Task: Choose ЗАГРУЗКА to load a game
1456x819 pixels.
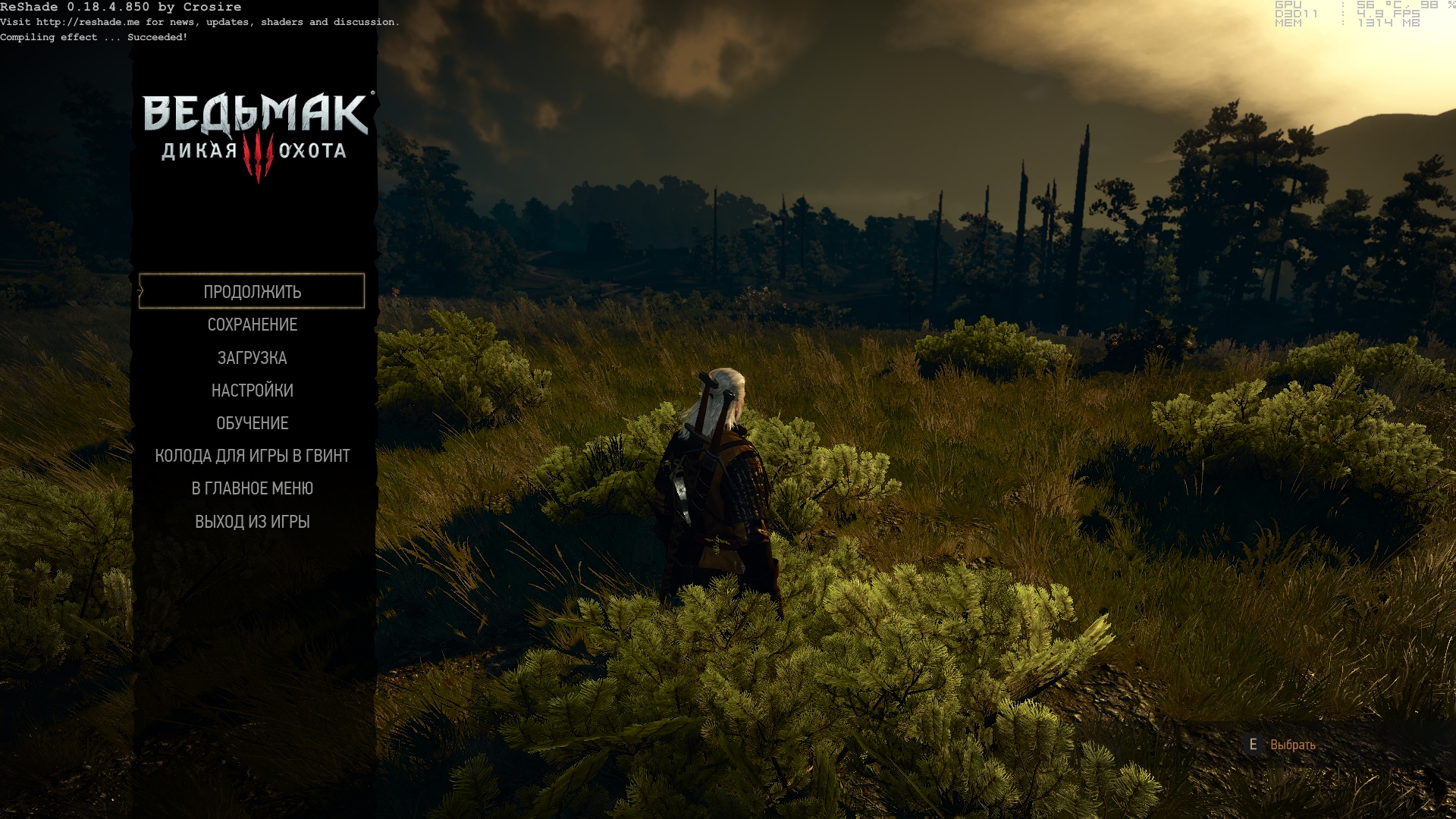Action: 252,358
